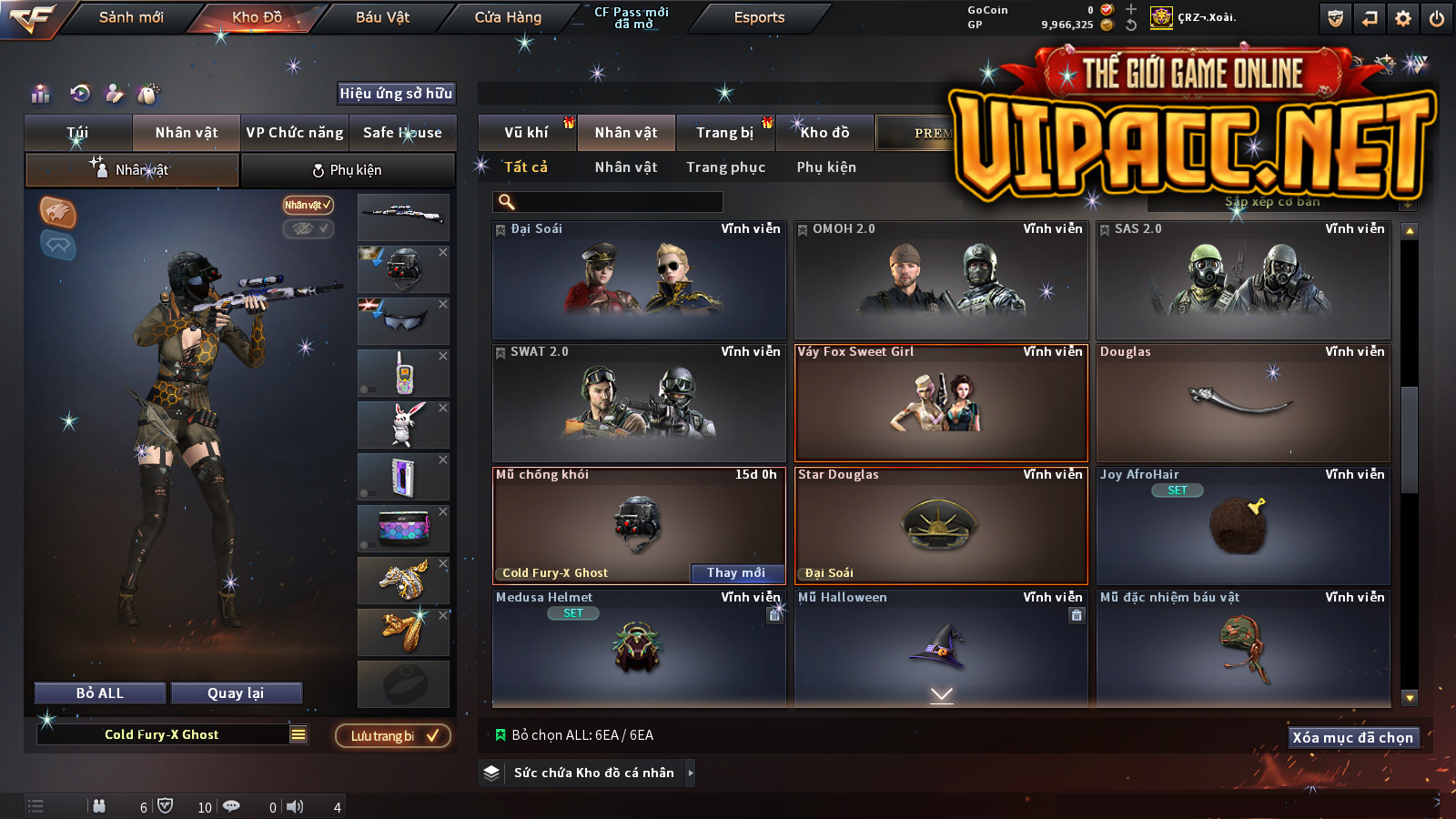Save loadout with Lưu trang bị
Image resolution: width=1456 pixels, height=819 pixels.
[x=393, y=735]
